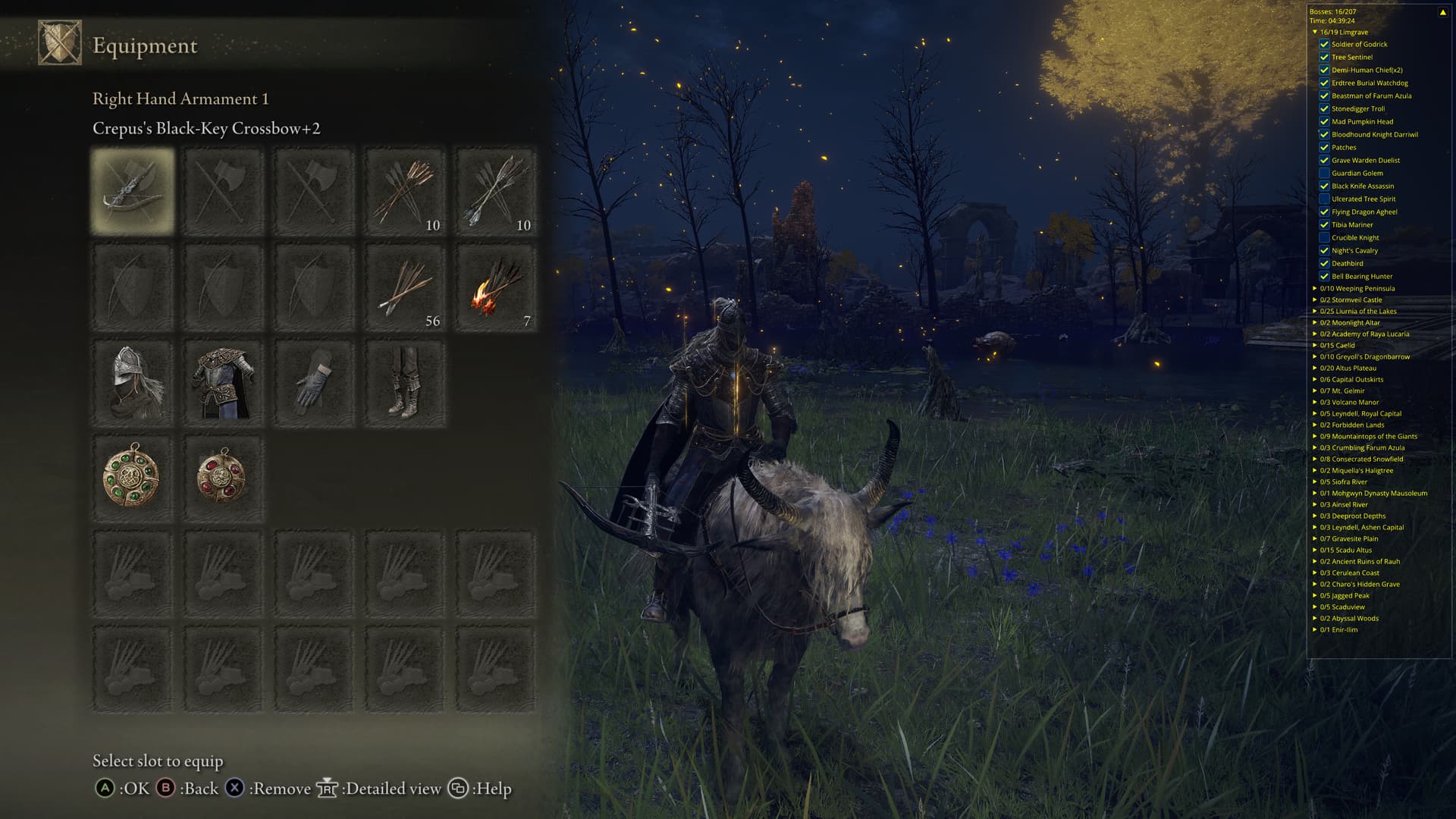Select the red-jeweled talisman slot
Viewport: 1456px width, 819px height.
(223, 479)
